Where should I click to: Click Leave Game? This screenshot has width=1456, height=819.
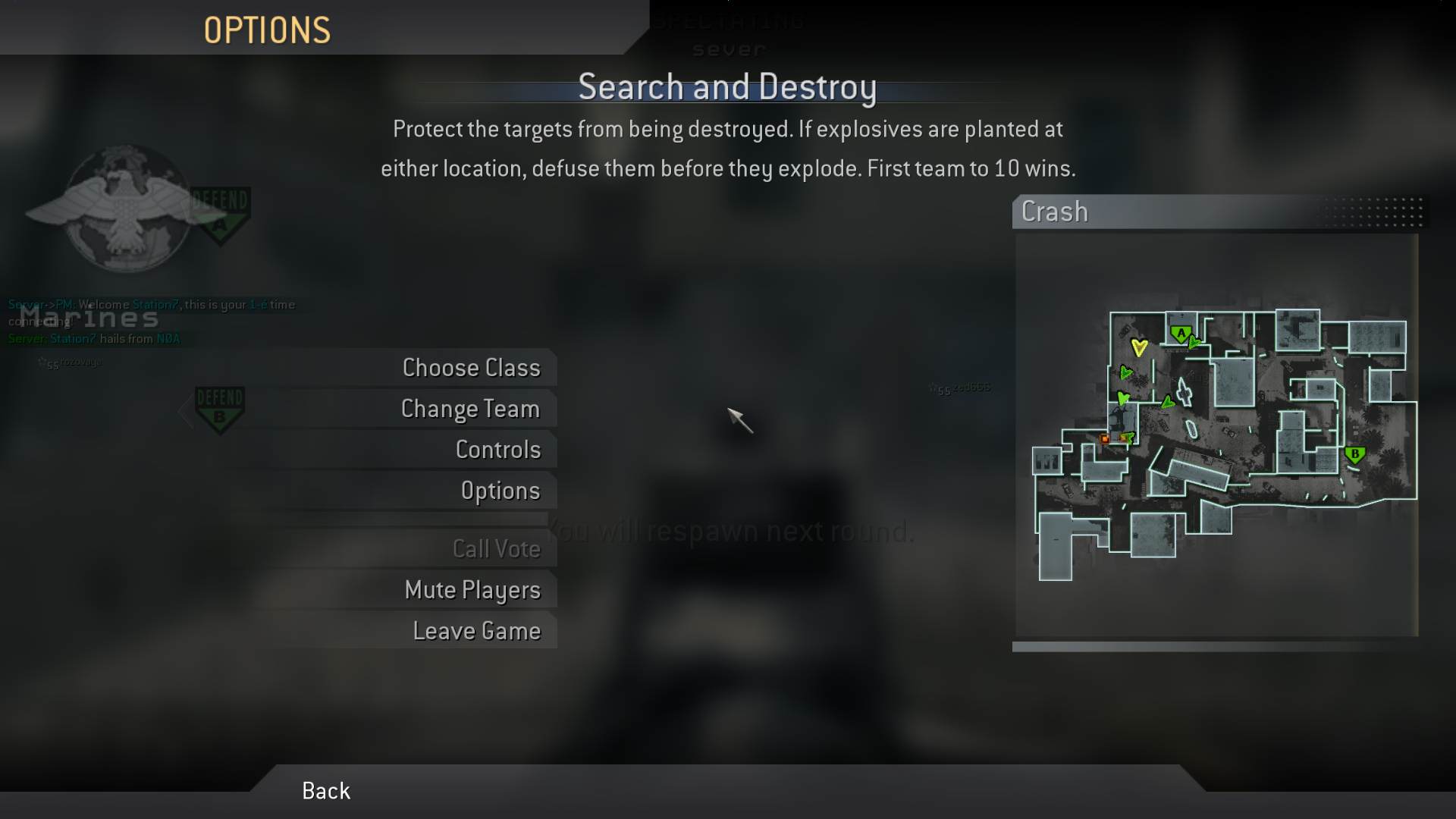[477, 630]
